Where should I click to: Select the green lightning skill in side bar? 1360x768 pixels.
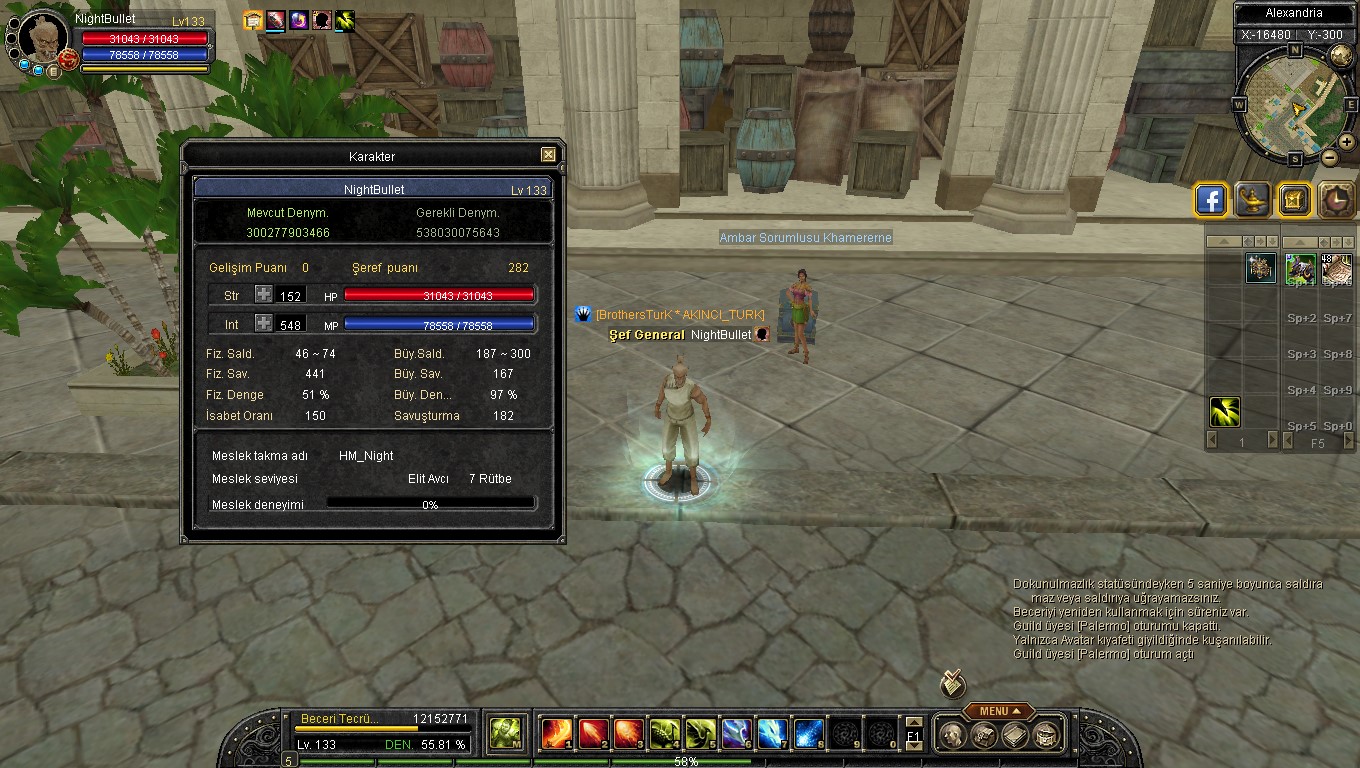1225,412
